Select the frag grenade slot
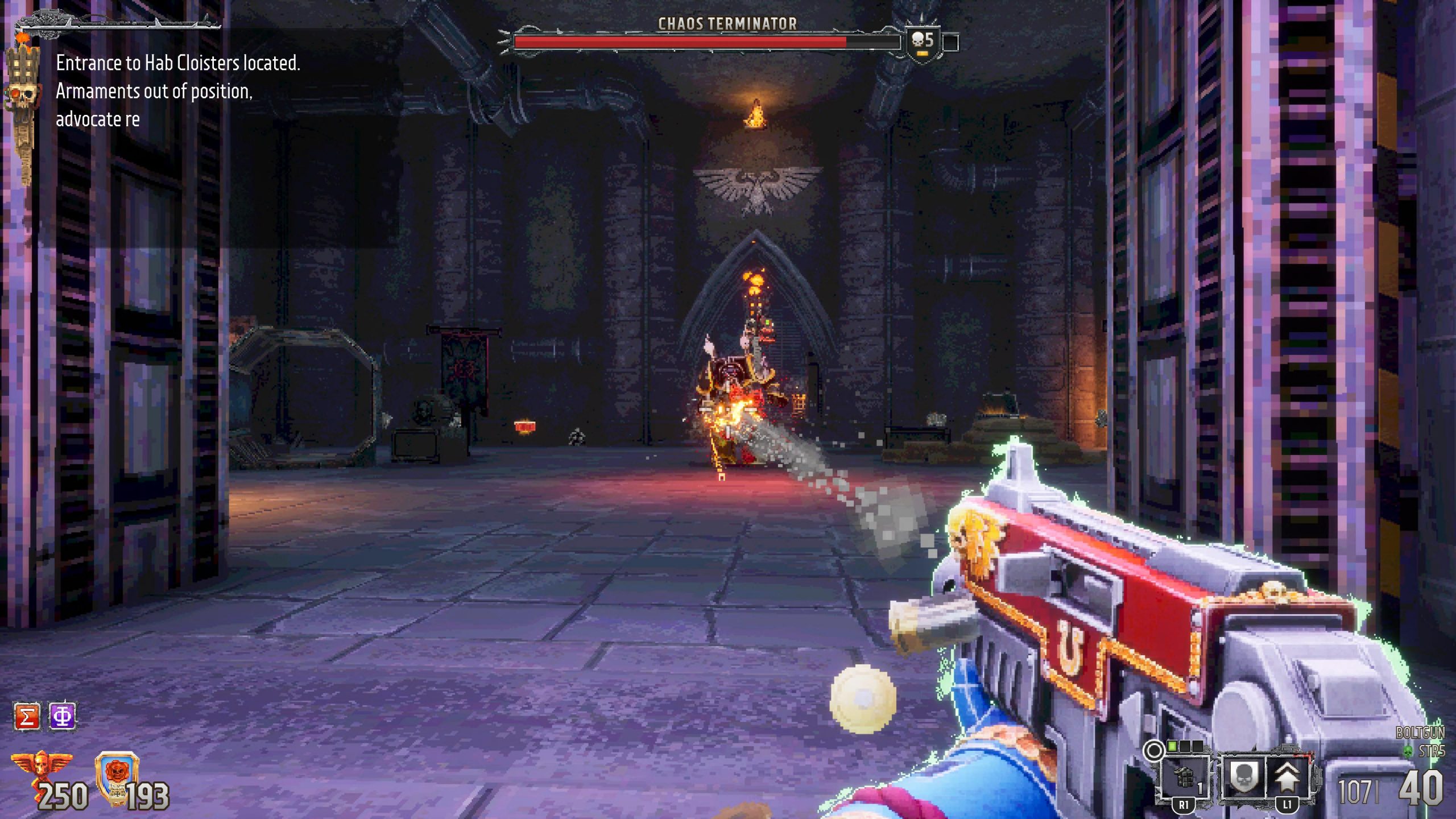 click(1185, 777)
